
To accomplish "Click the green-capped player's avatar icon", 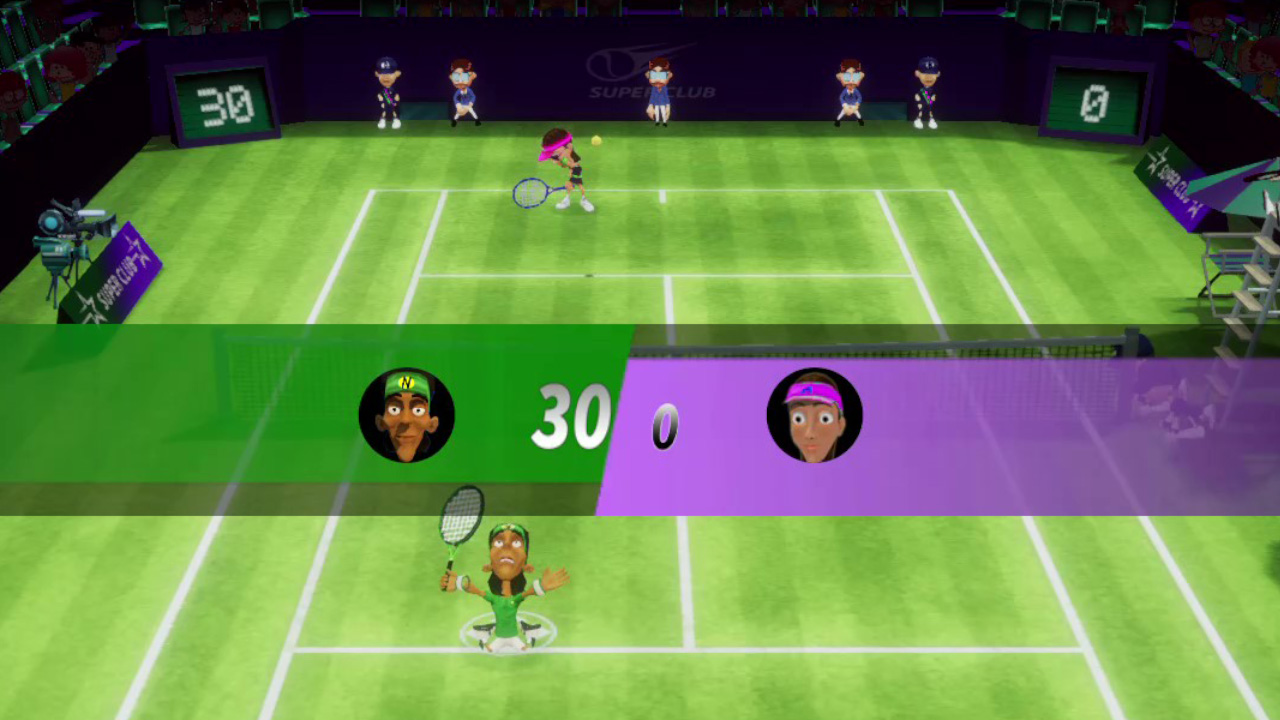I will coord(406,415).
